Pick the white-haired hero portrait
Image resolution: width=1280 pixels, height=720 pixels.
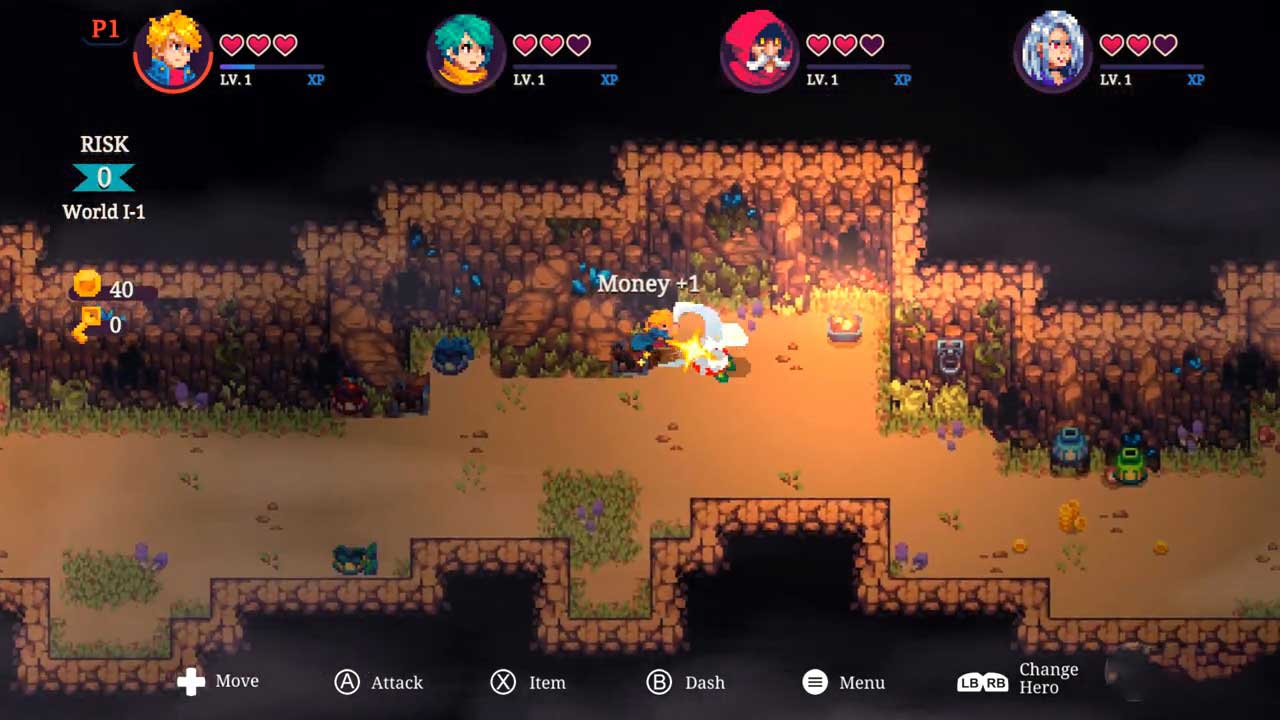[1052, 53]
